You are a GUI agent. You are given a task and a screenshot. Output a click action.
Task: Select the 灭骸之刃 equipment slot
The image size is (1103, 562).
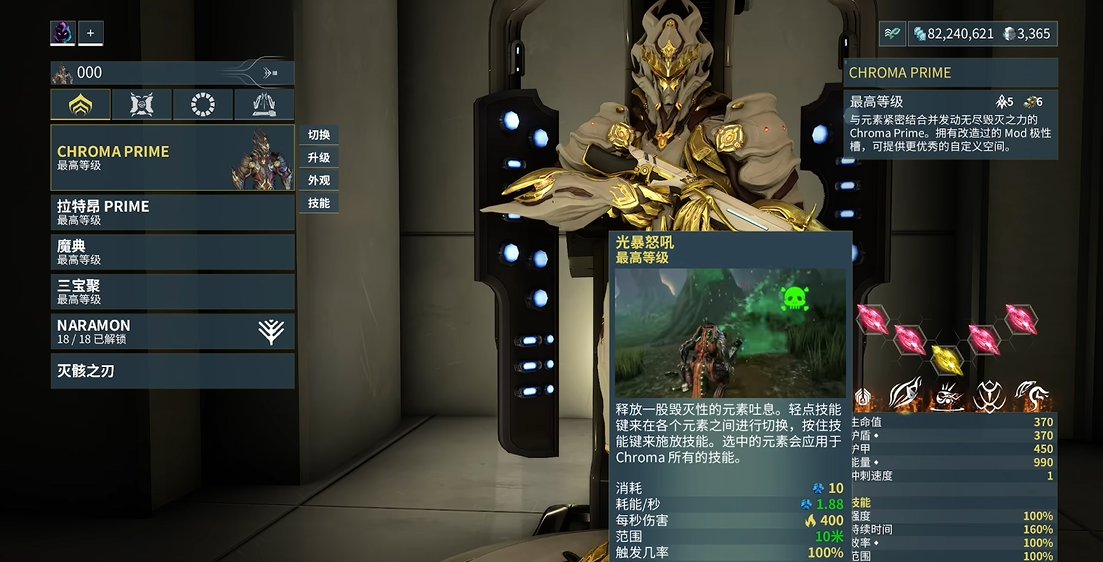[x=172, y=371]
